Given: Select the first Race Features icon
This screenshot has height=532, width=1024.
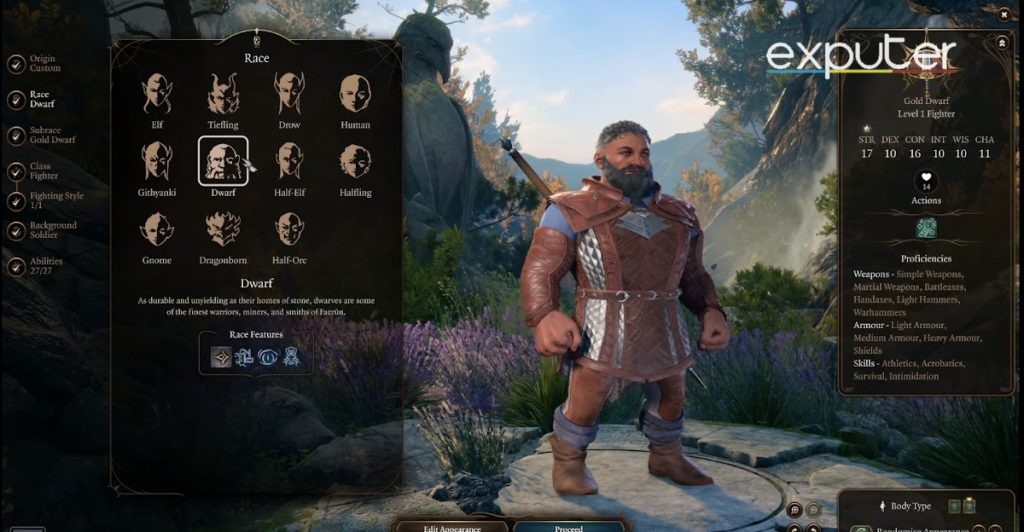Looking at the screenshot, I should pos(220,356).
